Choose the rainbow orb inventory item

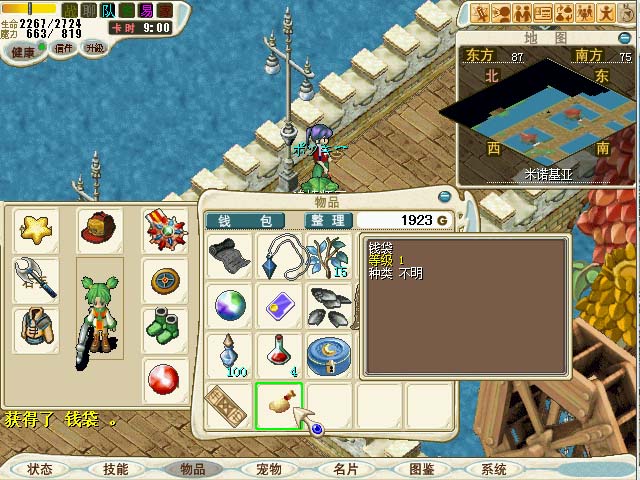click(x=229, y=305)
